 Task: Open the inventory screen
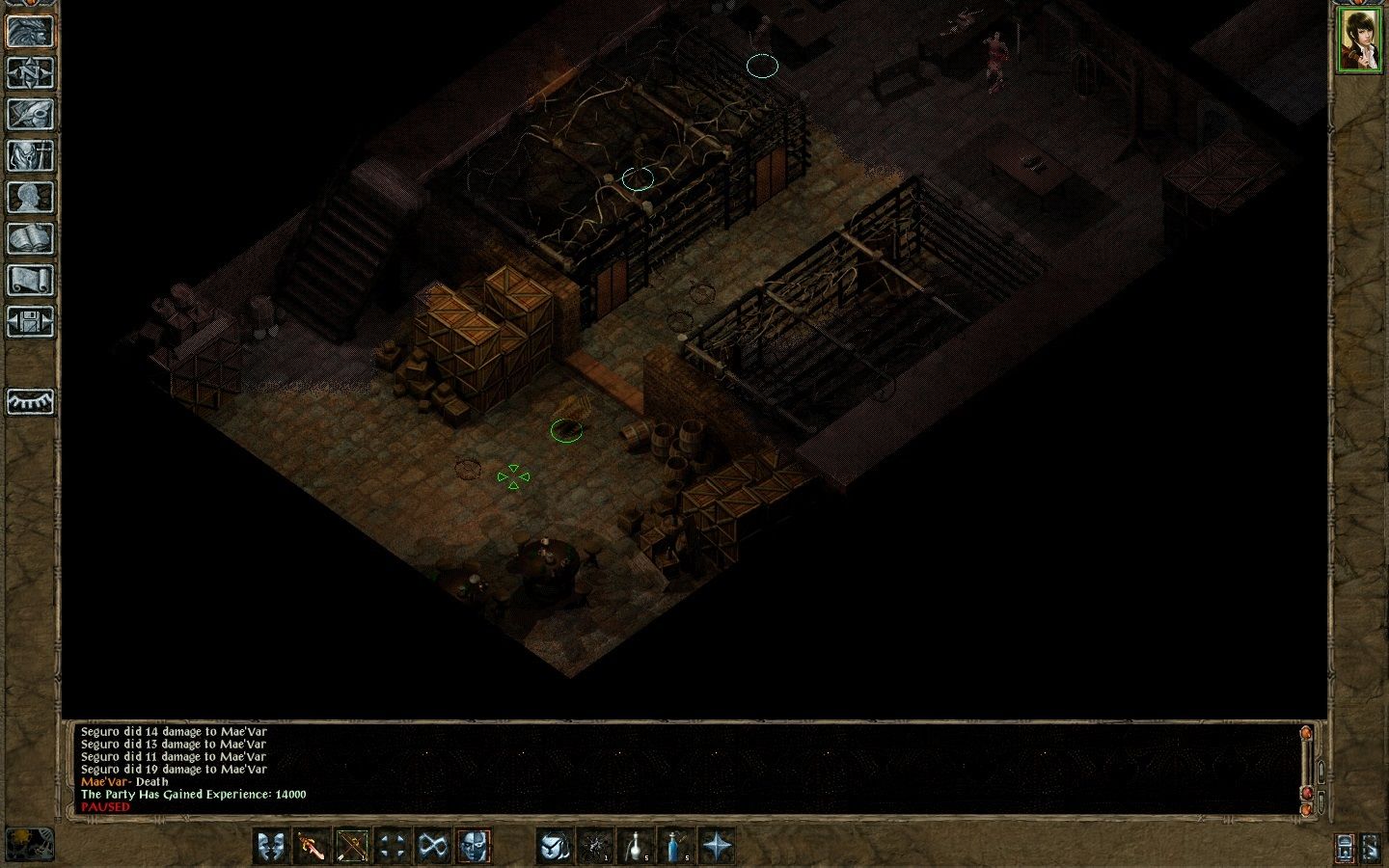pyautogui.click(x=30, y=155)
